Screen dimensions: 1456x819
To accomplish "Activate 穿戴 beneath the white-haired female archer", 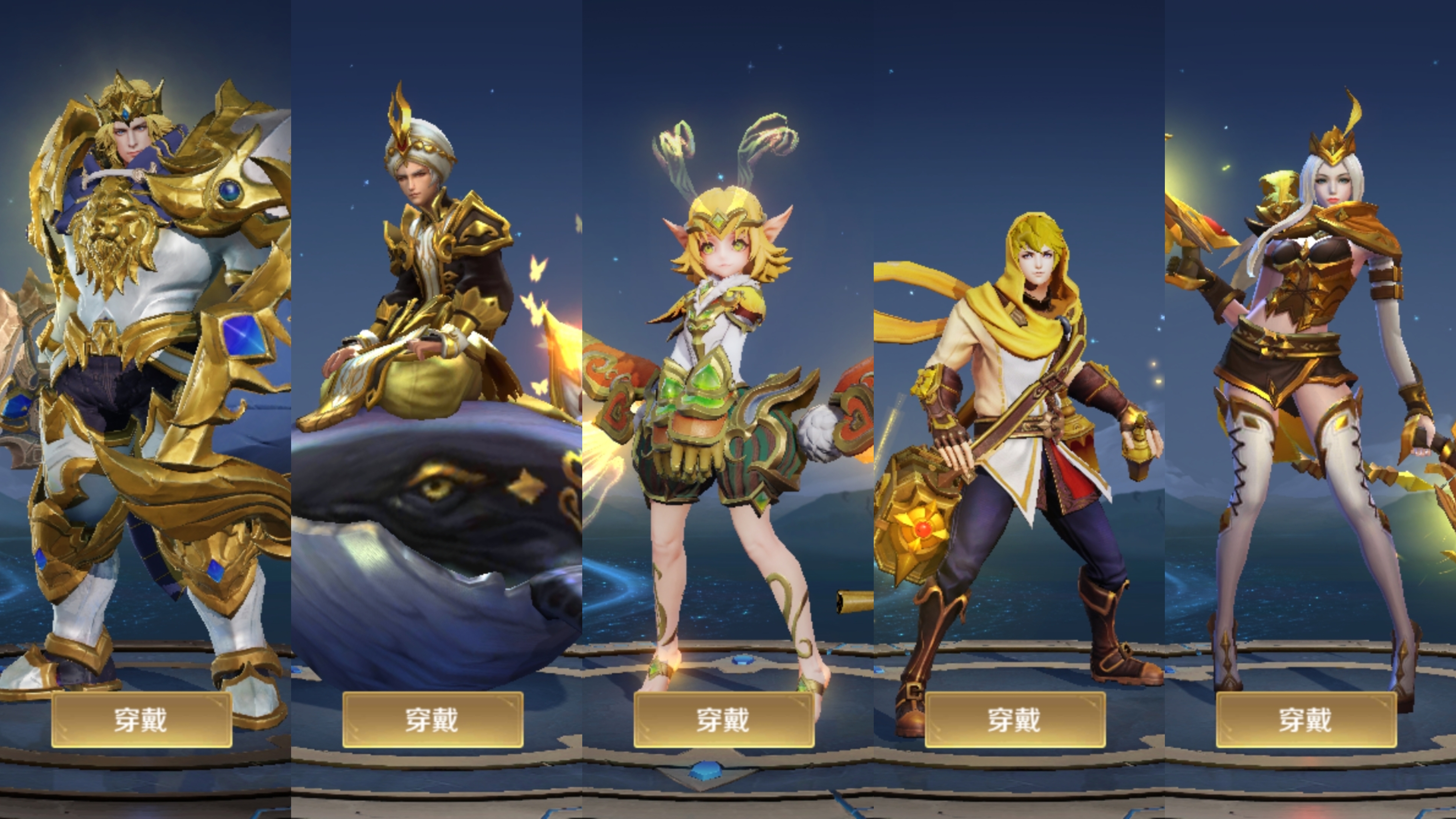I will point(1306,719).
